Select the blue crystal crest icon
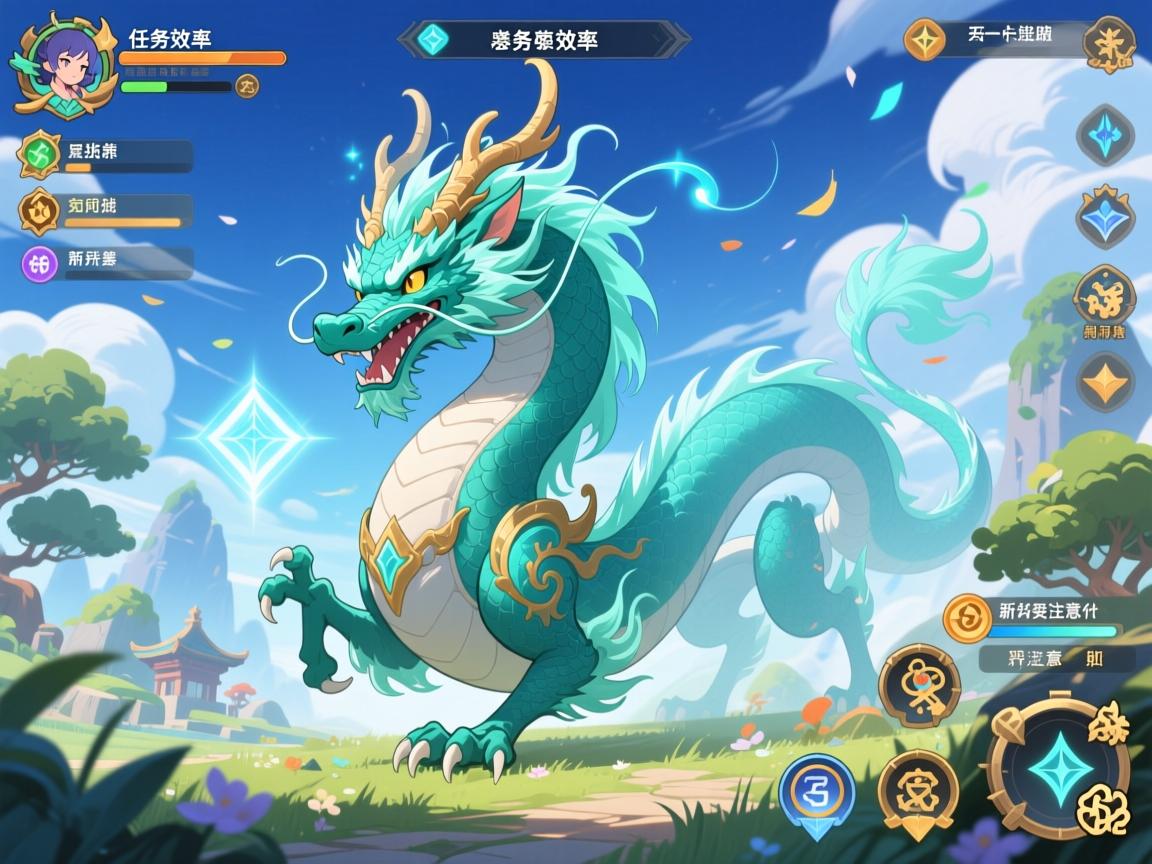This screenshot has height=864, width=1152. click(x=1105, y=217)
